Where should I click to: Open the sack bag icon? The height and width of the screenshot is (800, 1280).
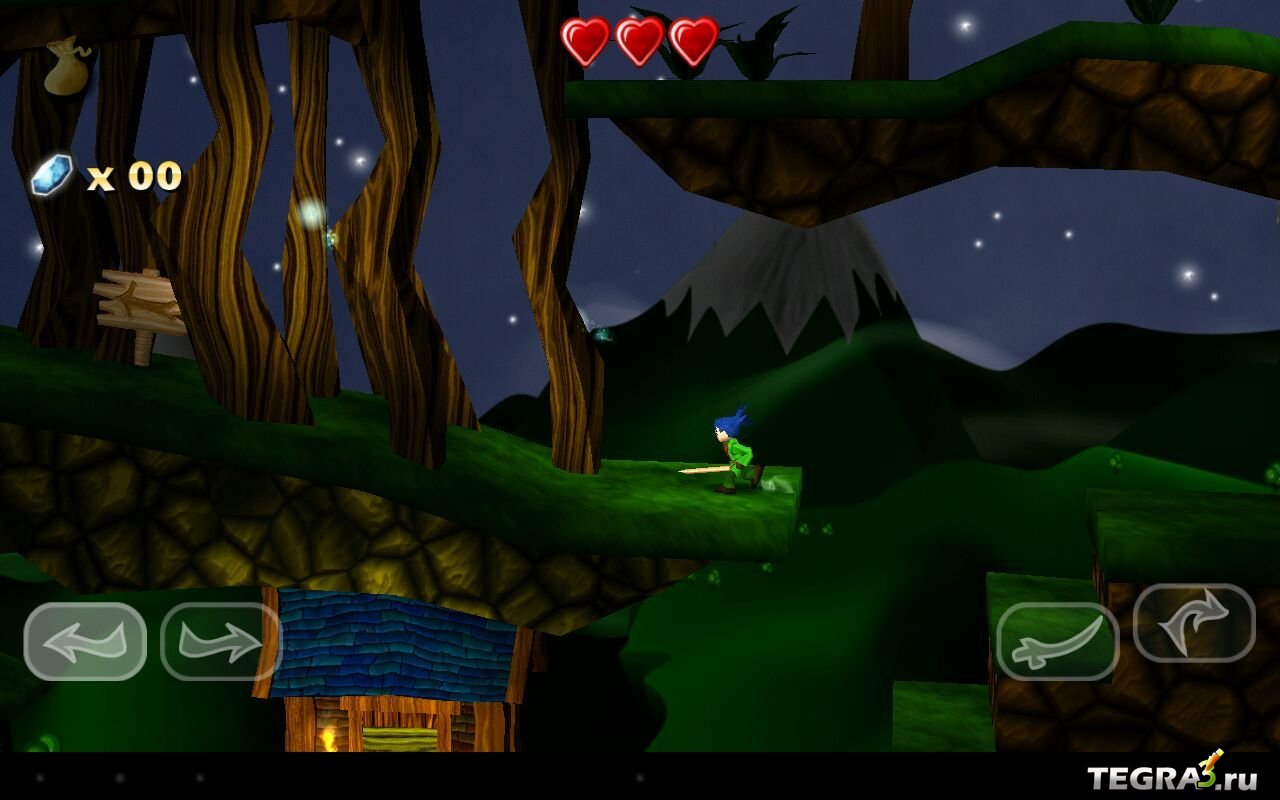67,66
